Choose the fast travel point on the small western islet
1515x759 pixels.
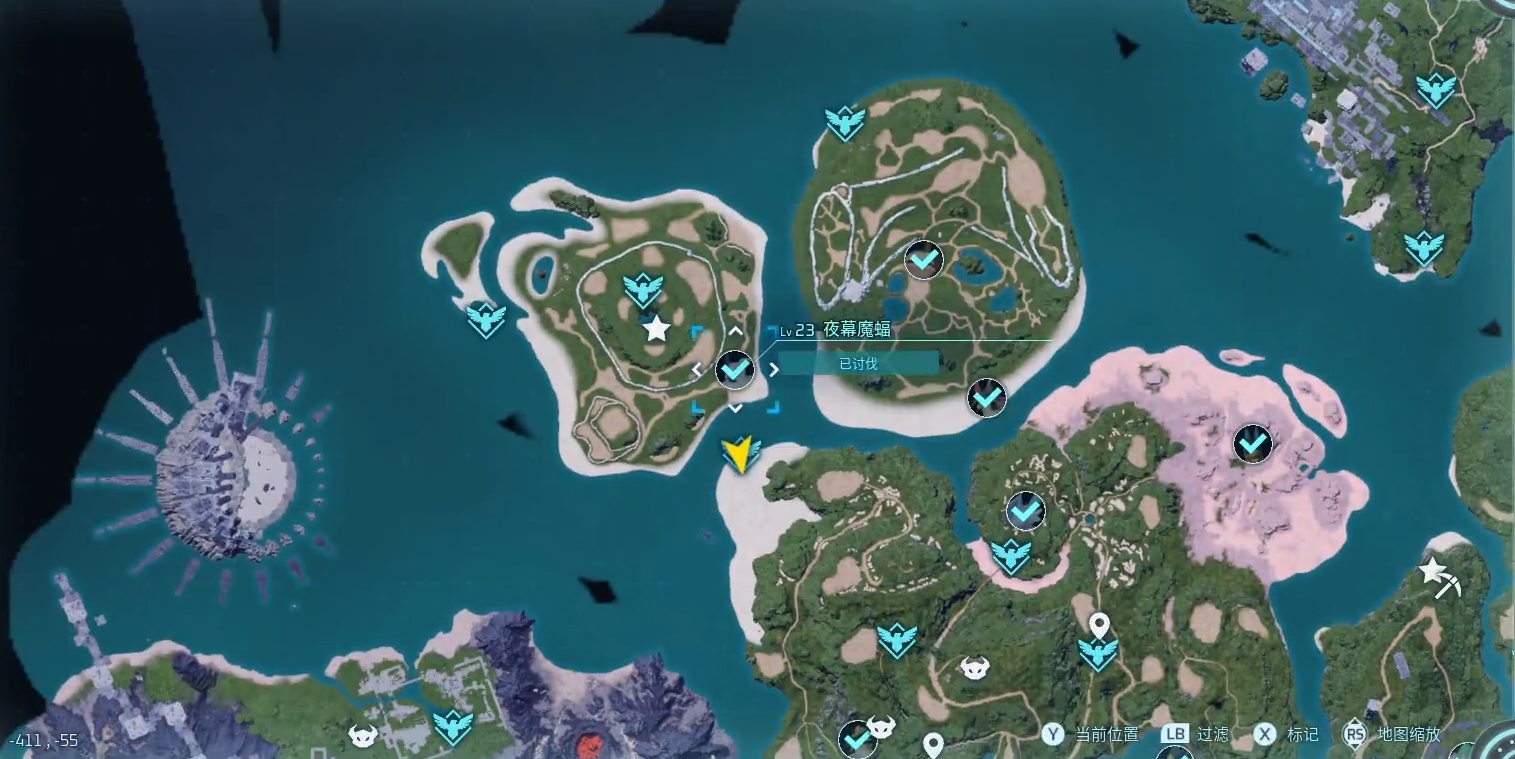[x=486, y=319]
